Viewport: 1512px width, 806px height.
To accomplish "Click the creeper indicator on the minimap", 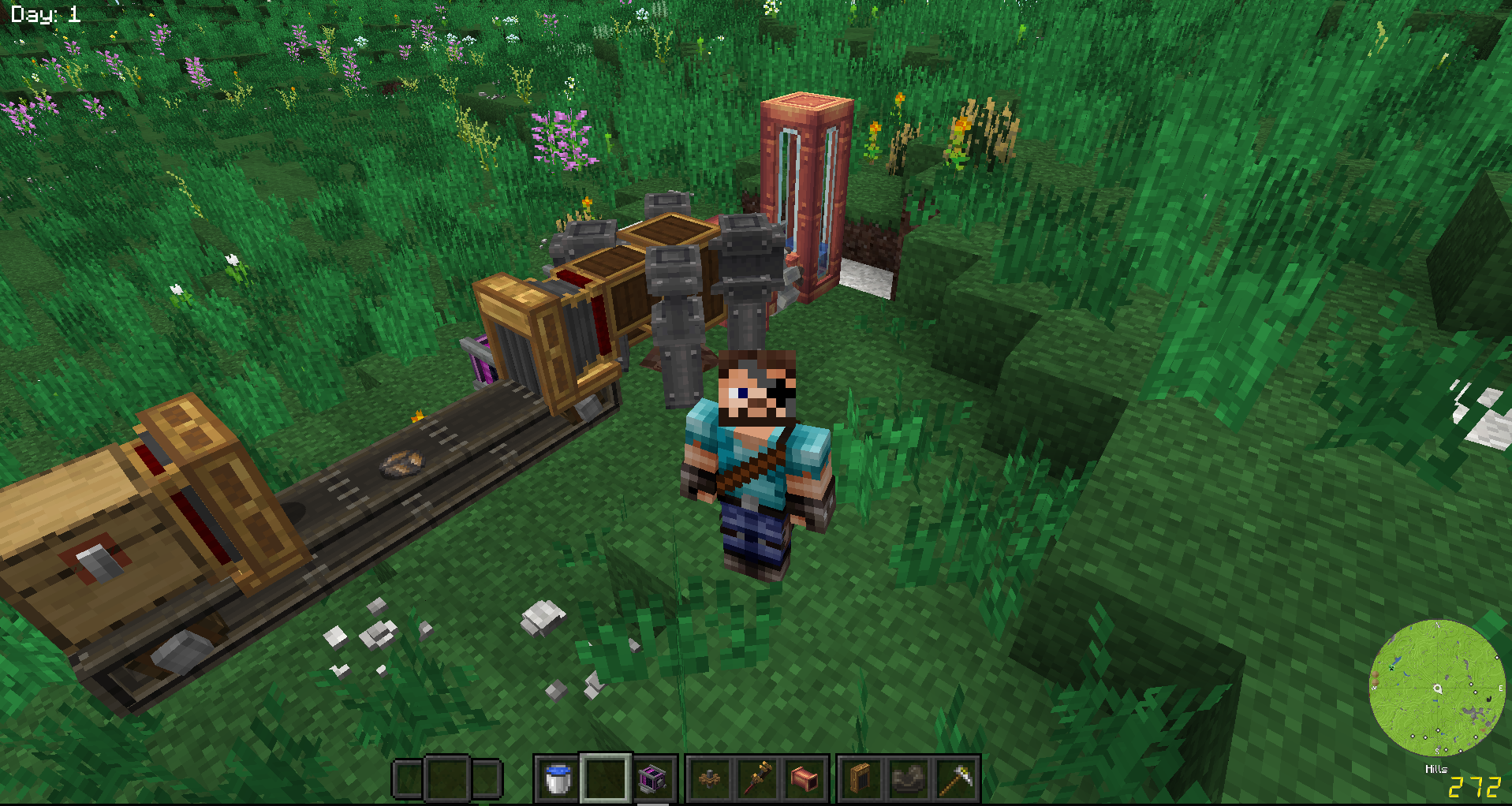I will (1391, 668).
